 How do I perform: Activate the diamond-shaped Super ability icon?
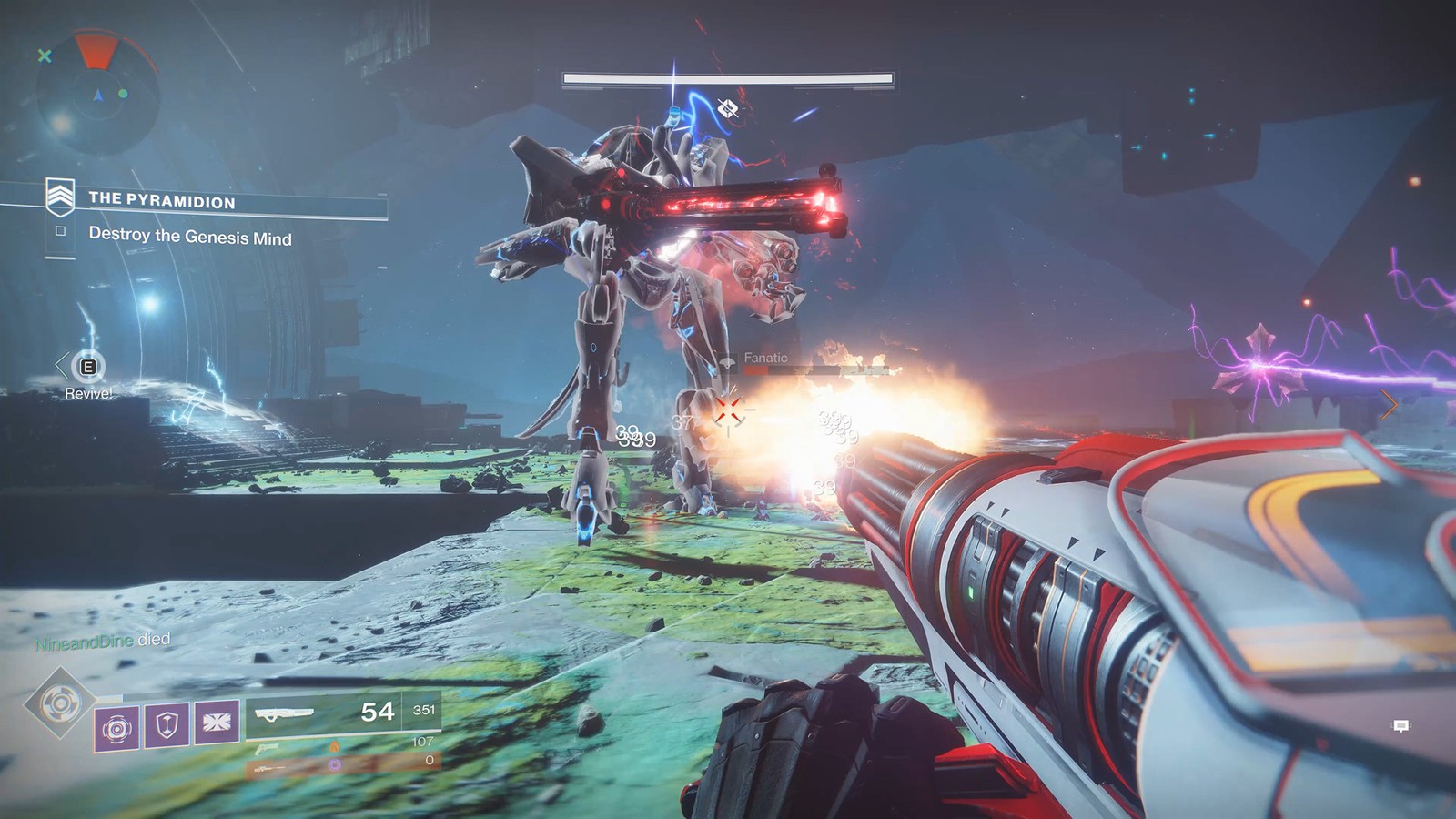tap(60, 703)
